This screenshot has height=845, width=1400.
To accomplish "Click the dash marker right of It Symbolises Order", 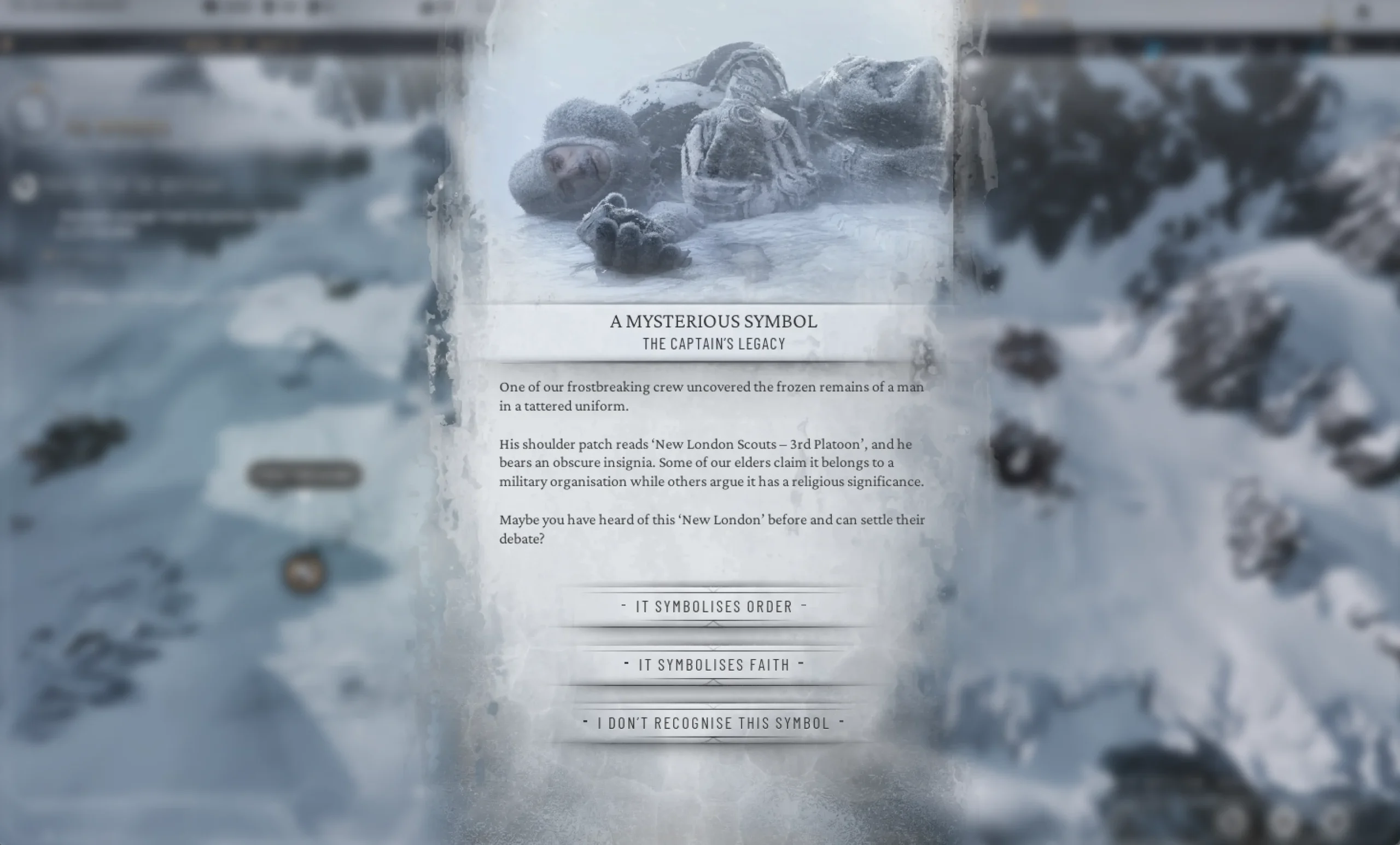I will tap(803, 605).
